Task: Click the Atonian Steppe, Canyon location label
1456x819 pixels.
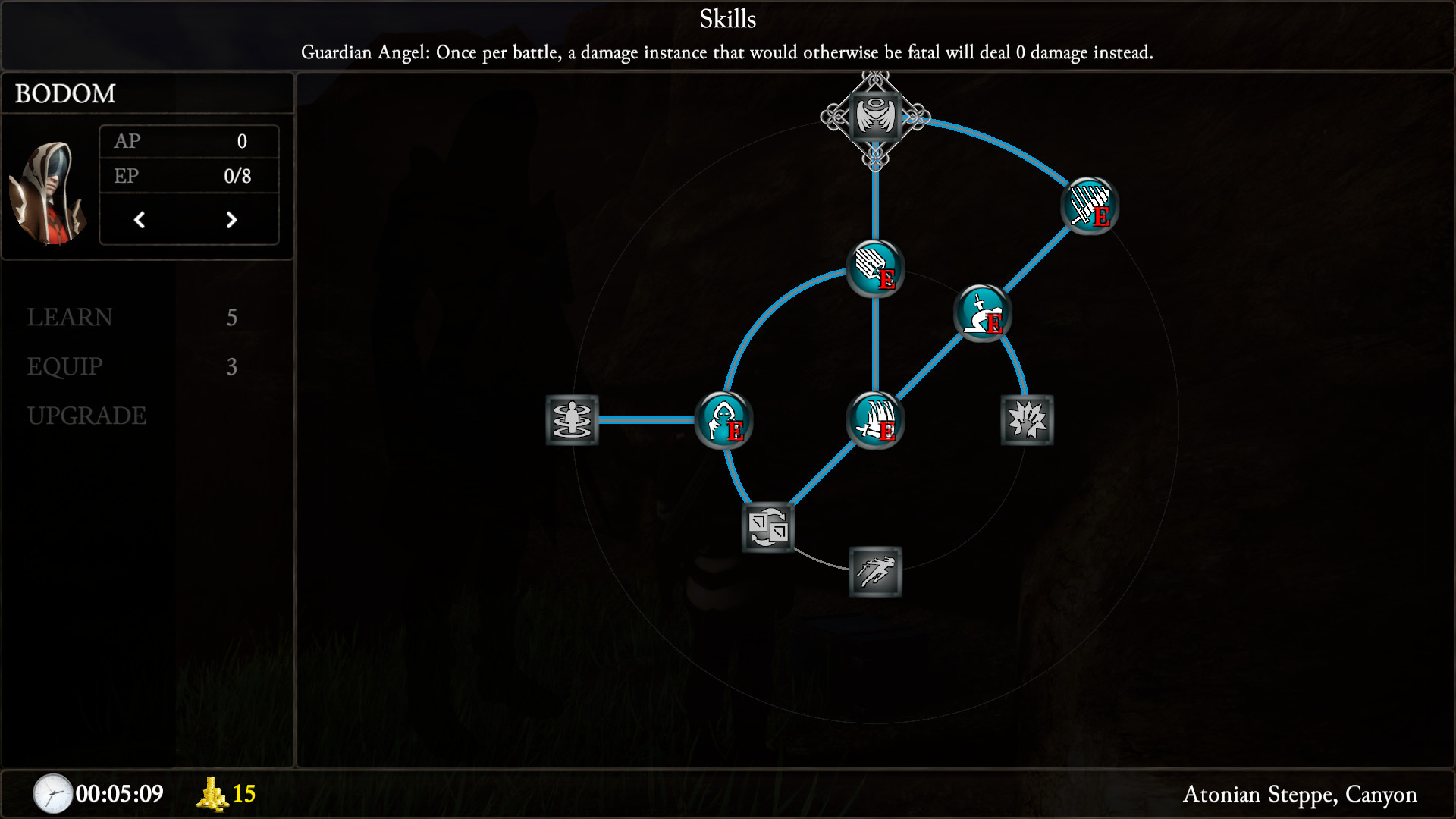Action: click(x=1302, y=795)
